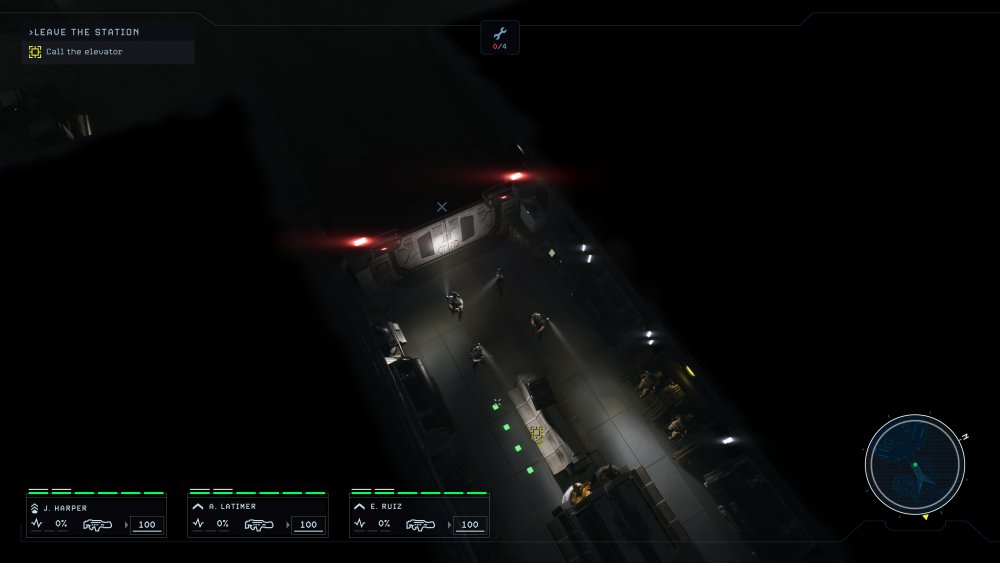Click the "Leave the Station" mission header
The image size is (1000, 563).
86,32
